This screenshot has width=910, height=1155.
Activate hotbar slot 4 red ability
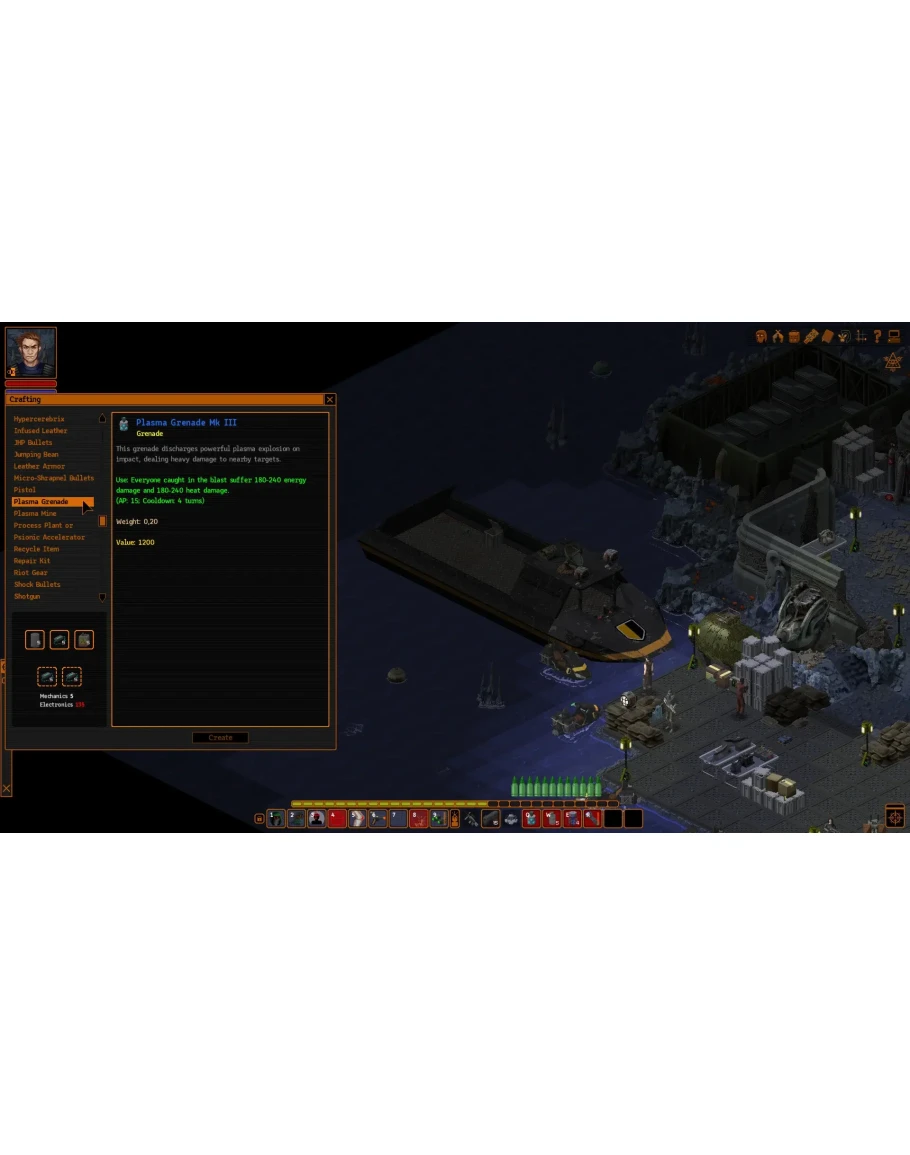[337, 818]
